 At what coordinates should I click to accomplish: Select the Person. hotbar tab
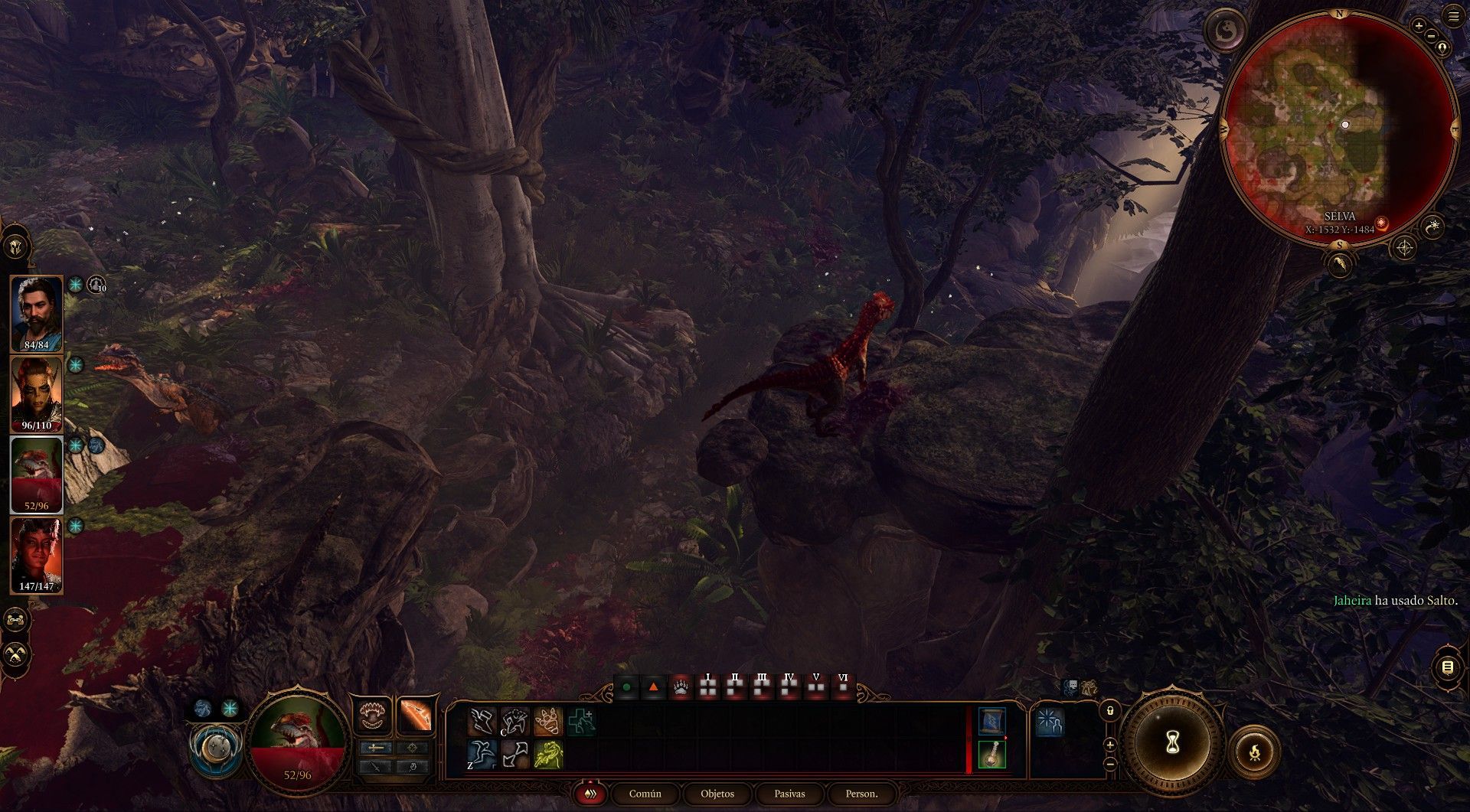pyautogui.click(x=861, y=794)
